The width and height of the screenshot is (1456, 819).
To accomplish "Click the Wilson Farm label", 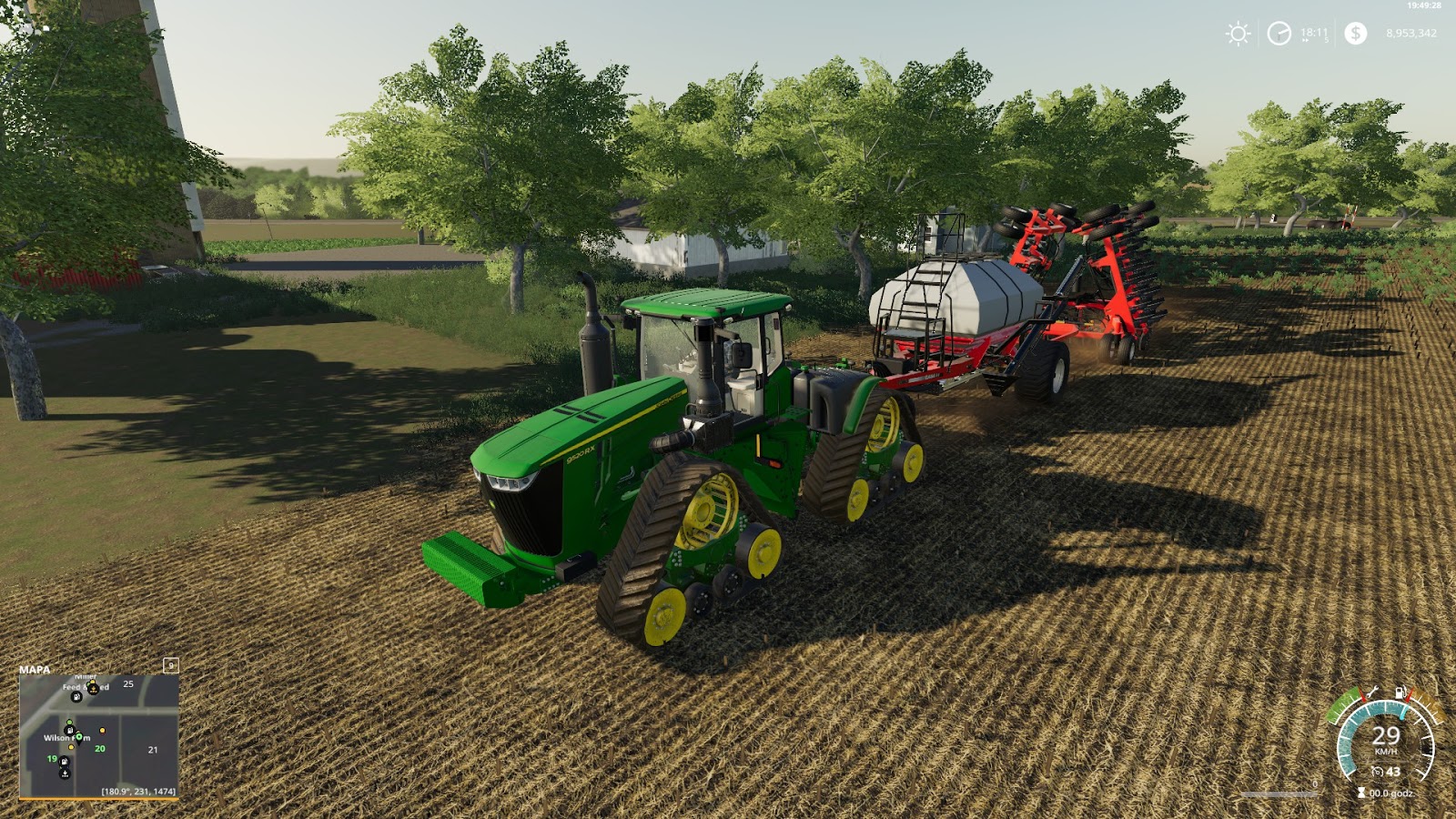I will tap(67, 738).
